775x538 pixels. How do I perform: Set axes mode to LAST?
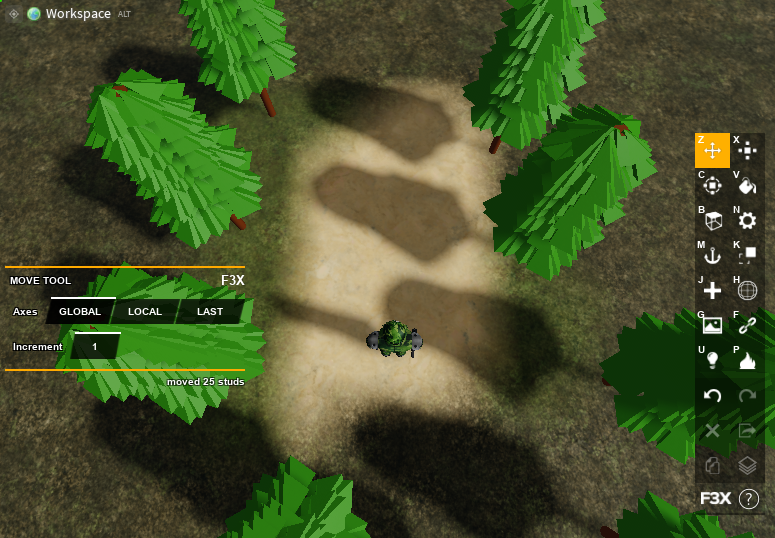[210, 312]
